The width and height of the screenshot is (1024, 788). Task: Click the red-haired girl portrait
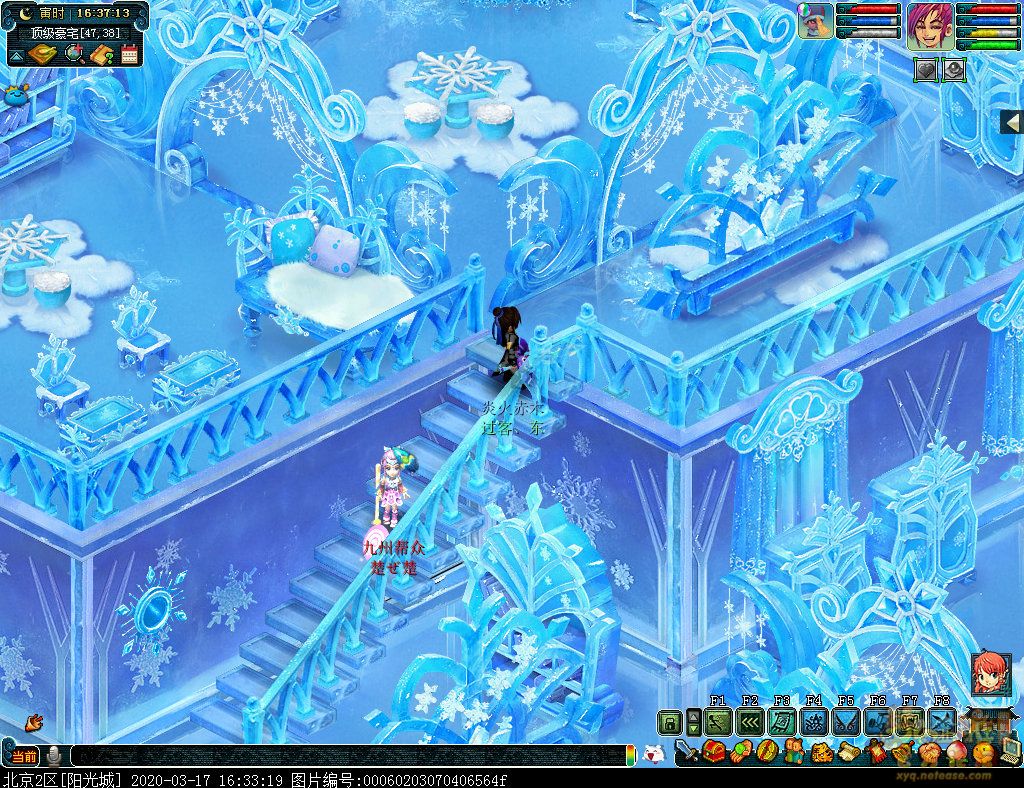click(990, 673)
